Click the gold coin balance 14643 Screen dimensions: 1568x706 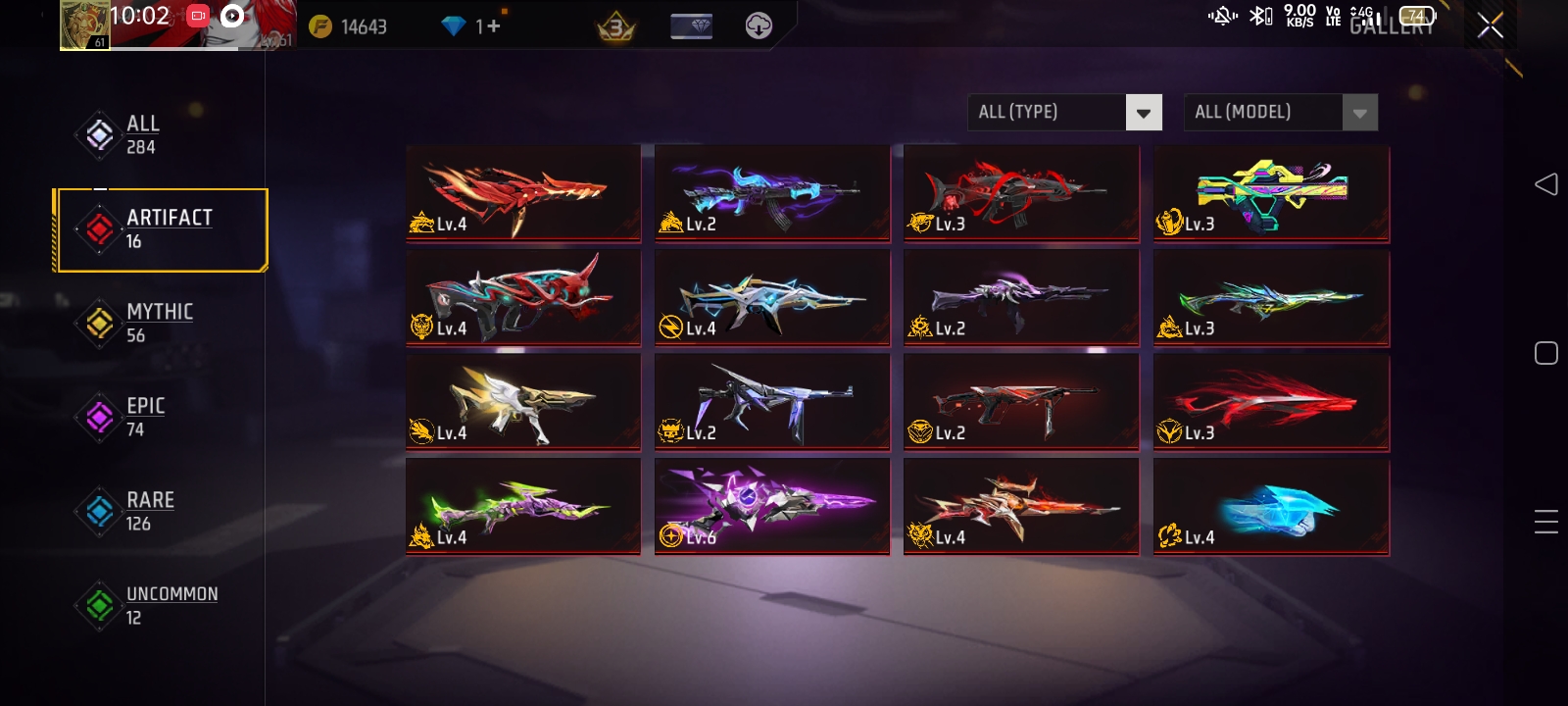tap(349, 26)
